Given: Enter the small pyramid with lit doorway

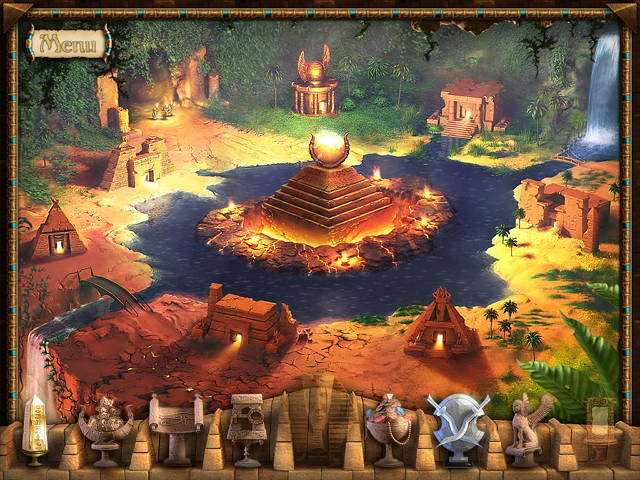Looking at the screenshot, I should click(x=57, y=231).
